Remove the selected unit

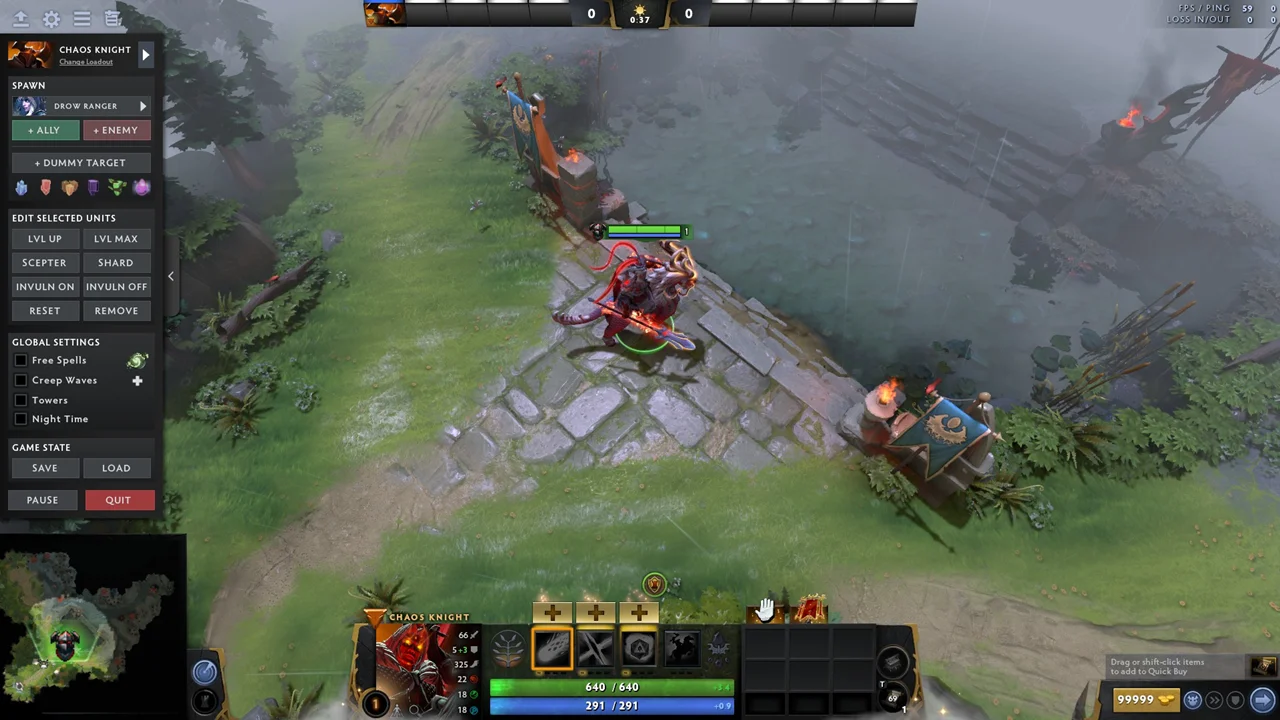pyautogui.click(x=116, y=311)
